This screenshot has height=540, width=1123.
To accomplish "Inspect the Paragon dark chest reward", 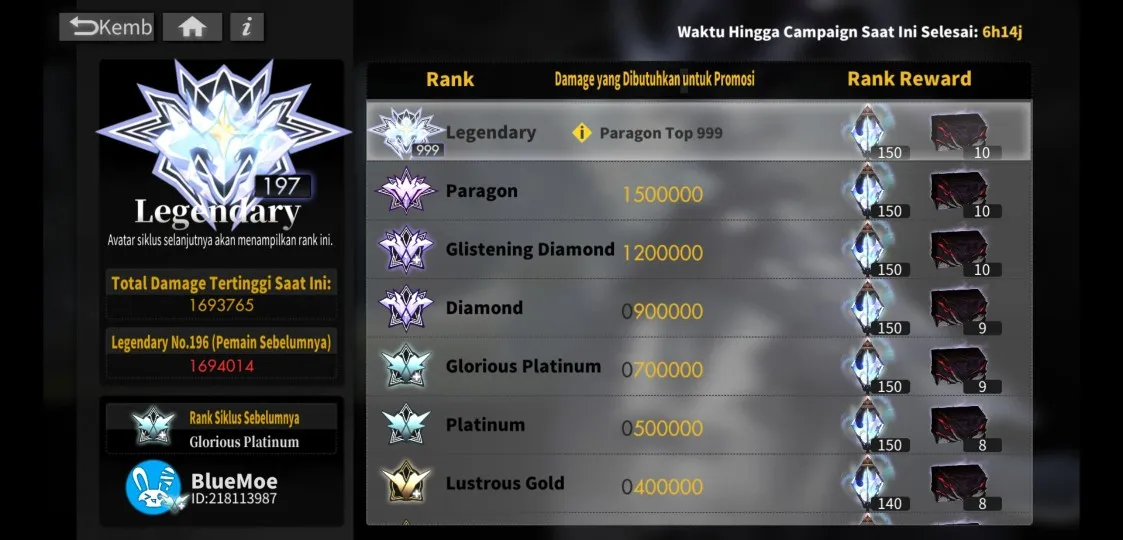I will coord(959,191).
